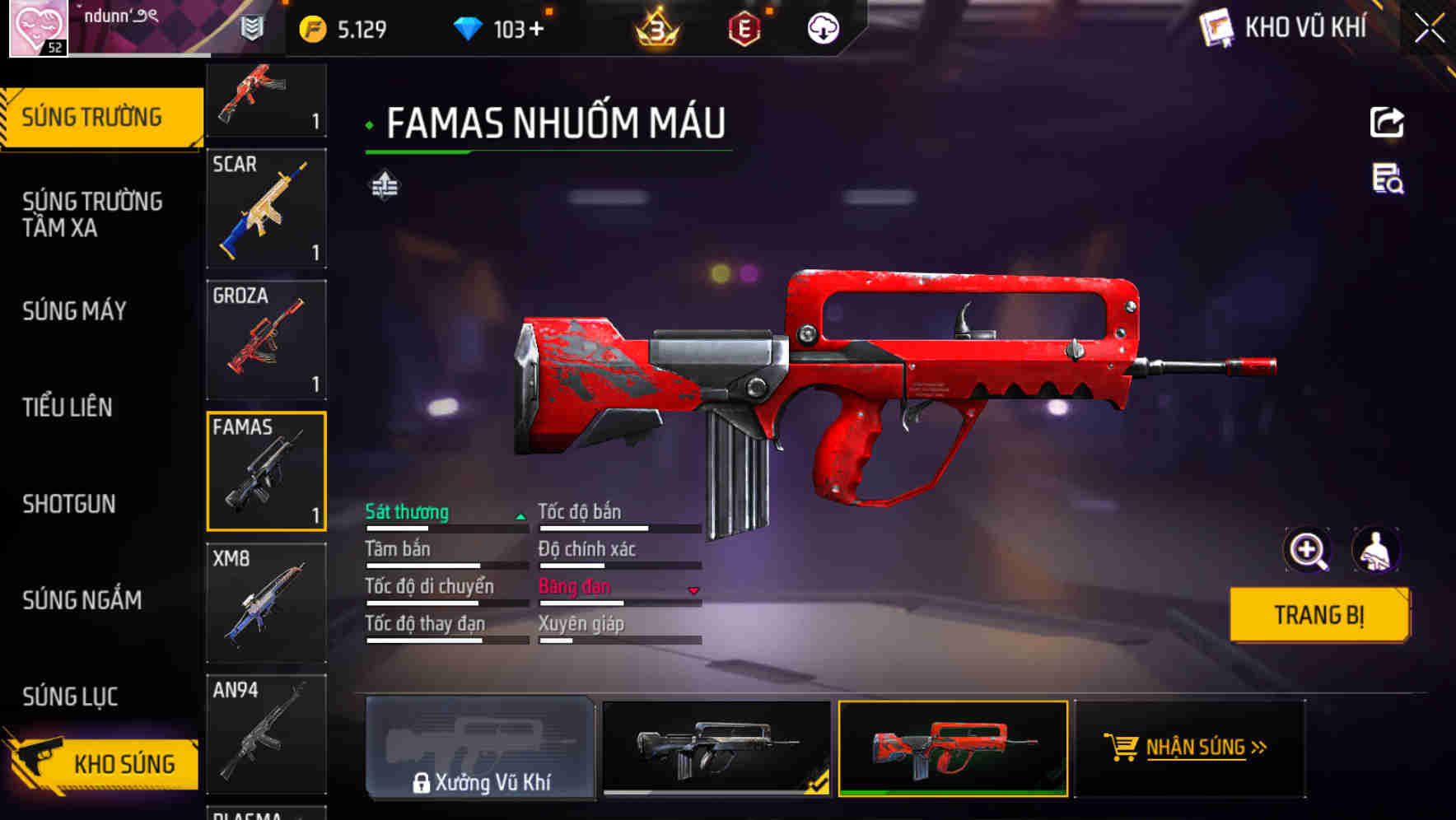The height and width of the screenshot is (820, 1456).
Task: Open the SÚNG MÁY category
Action: coord(74,311)
